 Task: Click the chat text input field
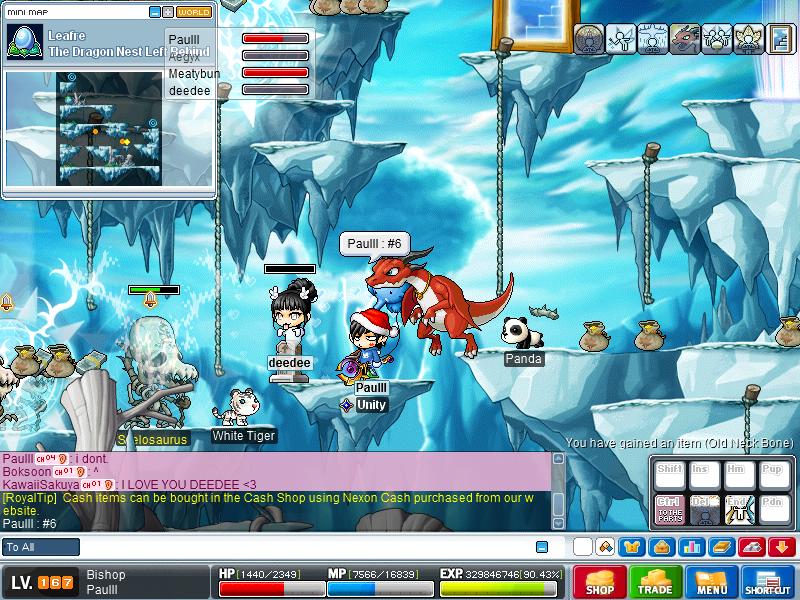[x=300, y=547]
